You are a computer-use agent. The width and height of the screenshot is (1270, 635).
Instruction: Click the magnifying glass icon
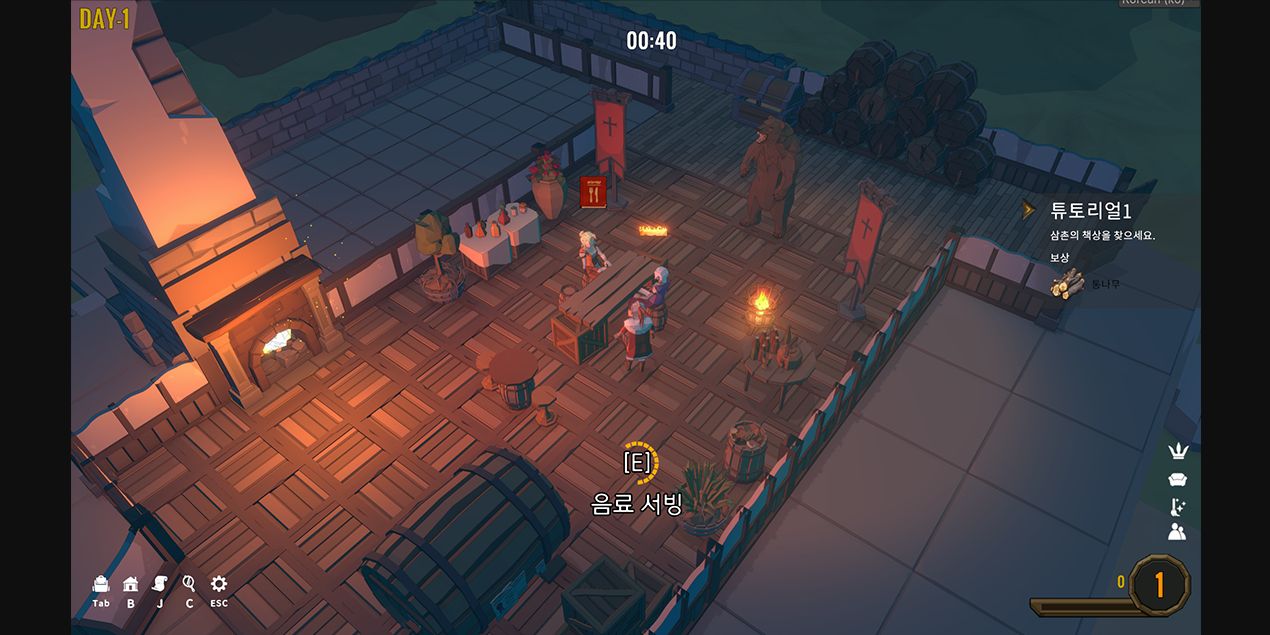189,584
